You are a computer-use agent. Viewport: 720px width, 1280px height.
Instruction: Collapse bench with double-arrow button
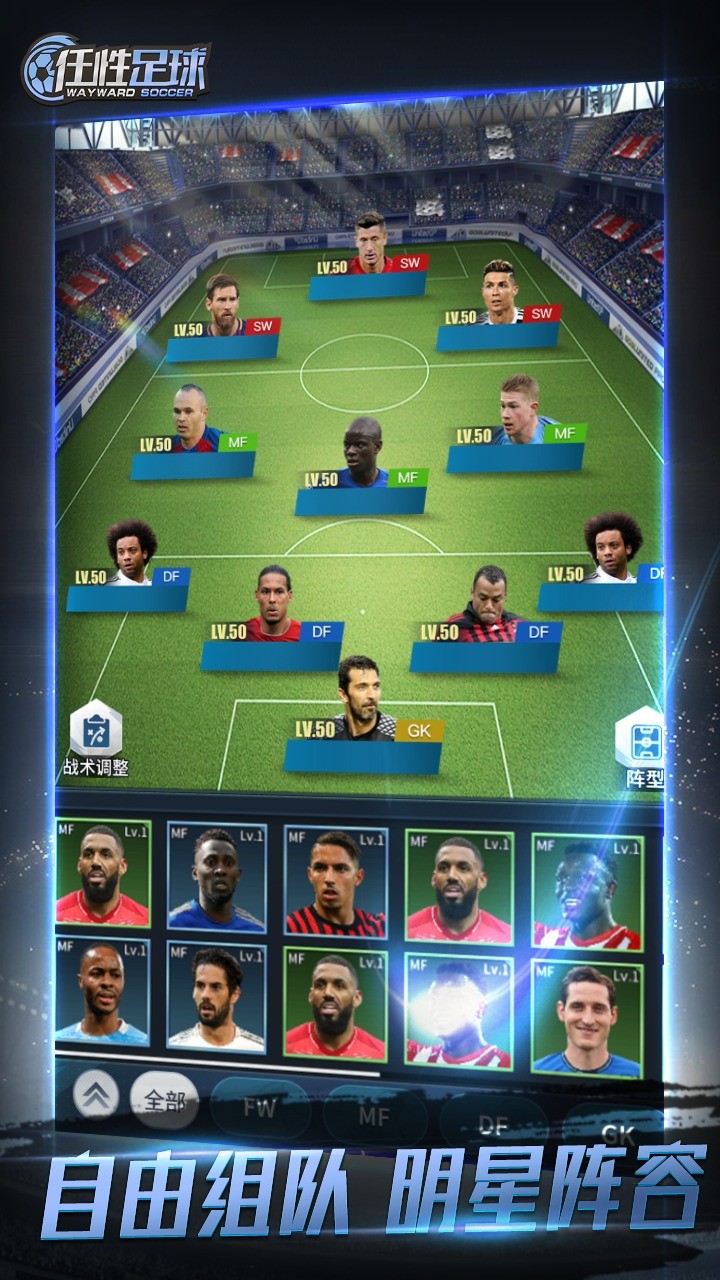pyautogui.click(x=96, y=1097)
